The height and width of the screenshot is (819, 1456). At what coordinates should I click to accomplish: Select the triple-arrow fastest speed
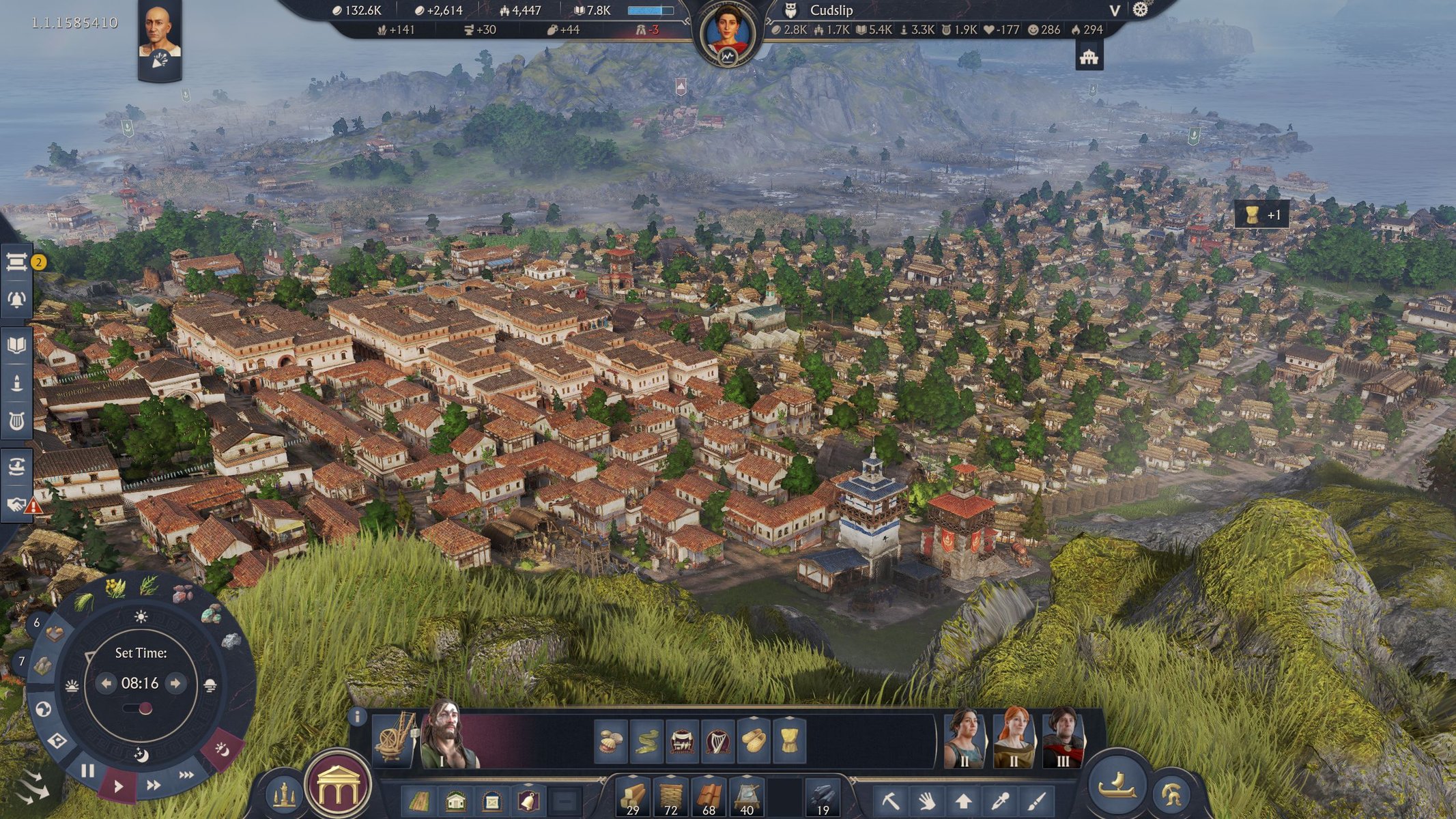pyautogui.click(x=186, y=775)
